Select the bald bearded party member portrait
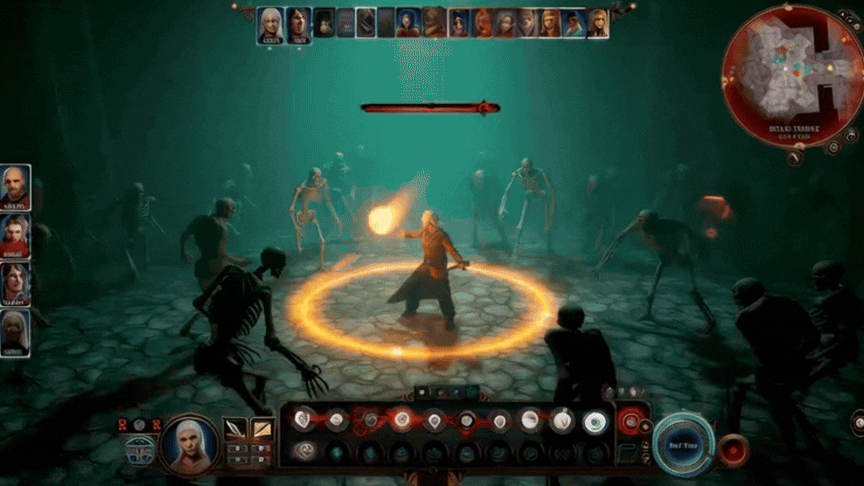This screenshot has height=486, width=864. (15, 187)
